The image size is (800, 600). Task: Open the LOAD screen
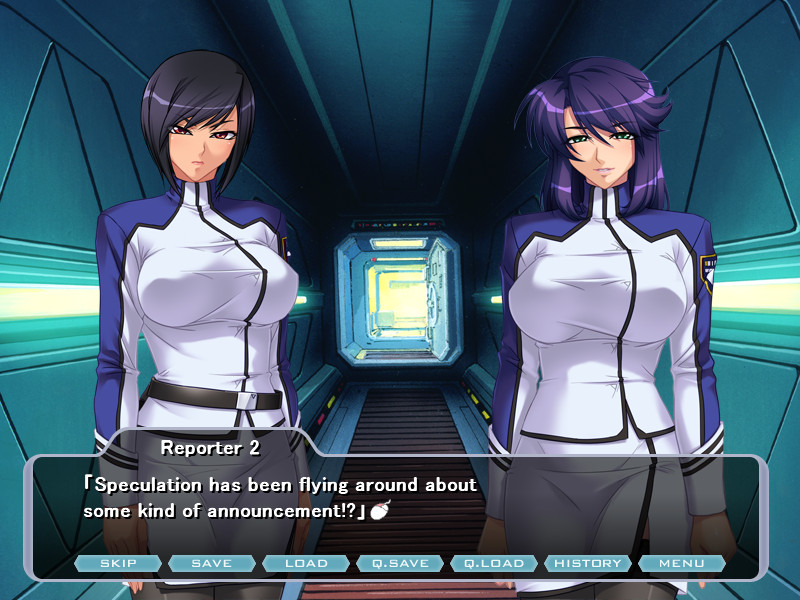click(x=306, y=563)
